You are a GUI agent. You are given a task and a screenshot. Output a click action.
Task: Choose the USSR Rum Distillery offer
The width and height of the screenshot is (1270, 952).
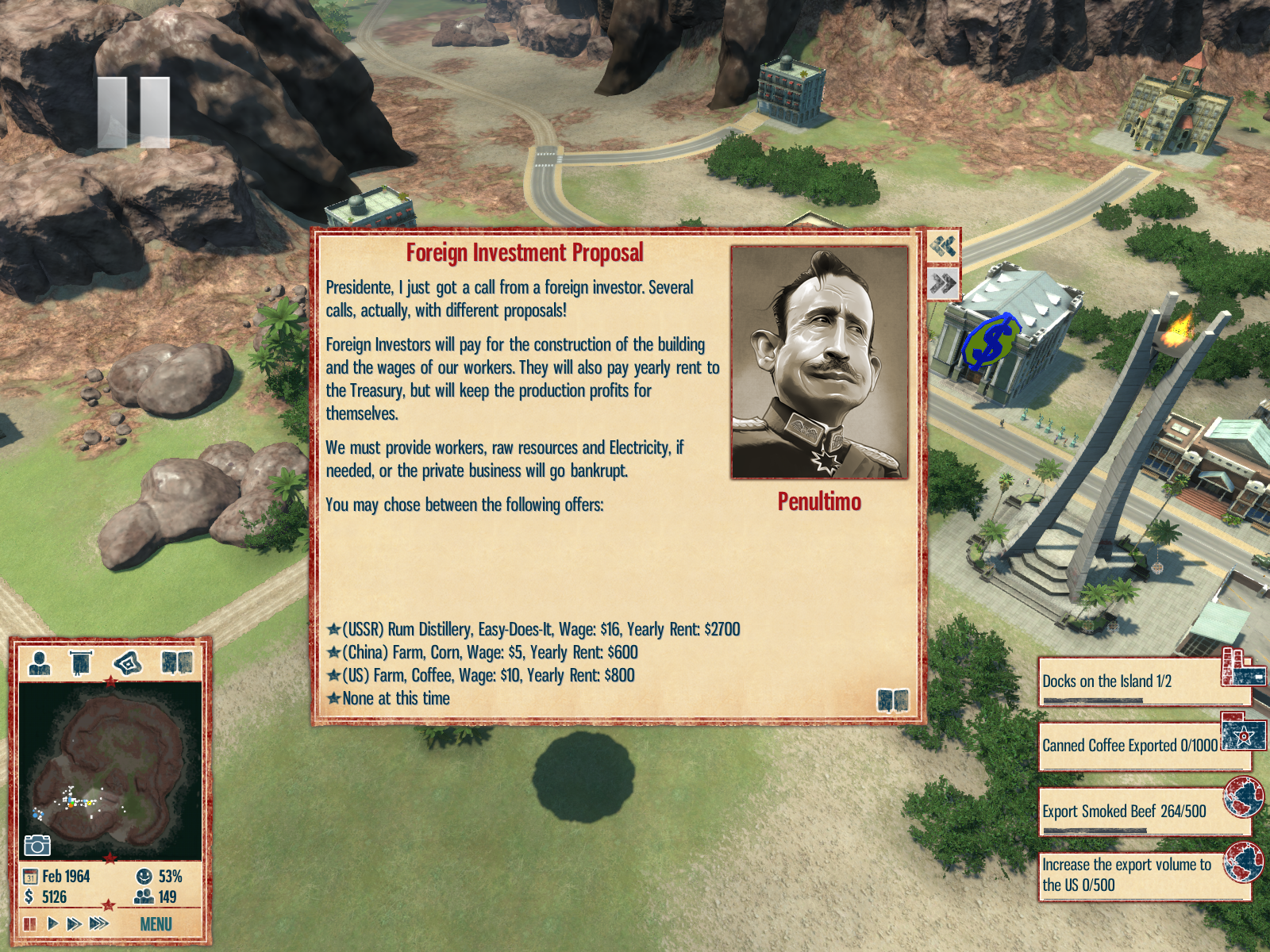click(x=540, y=630)
